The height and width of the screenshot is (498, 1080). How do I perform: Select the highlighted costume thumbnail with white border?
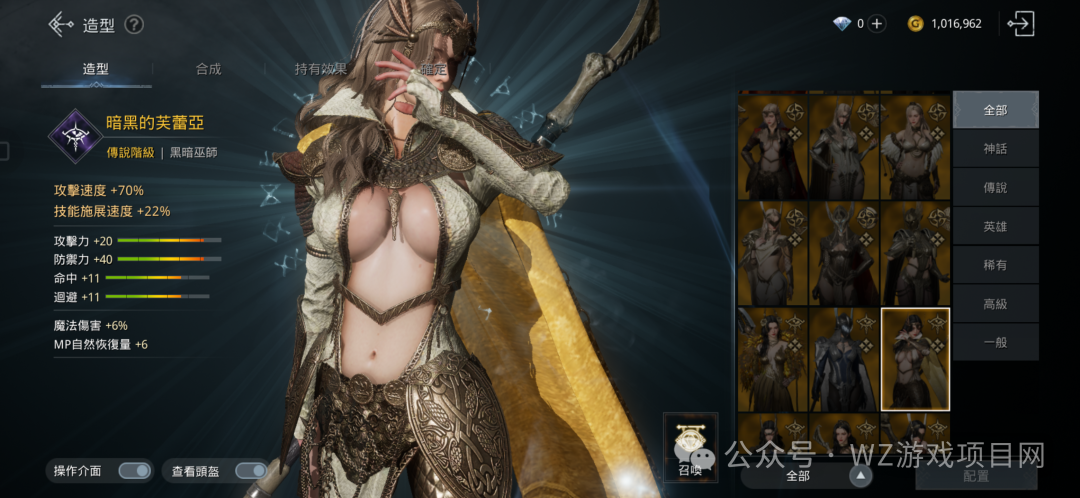914,359
